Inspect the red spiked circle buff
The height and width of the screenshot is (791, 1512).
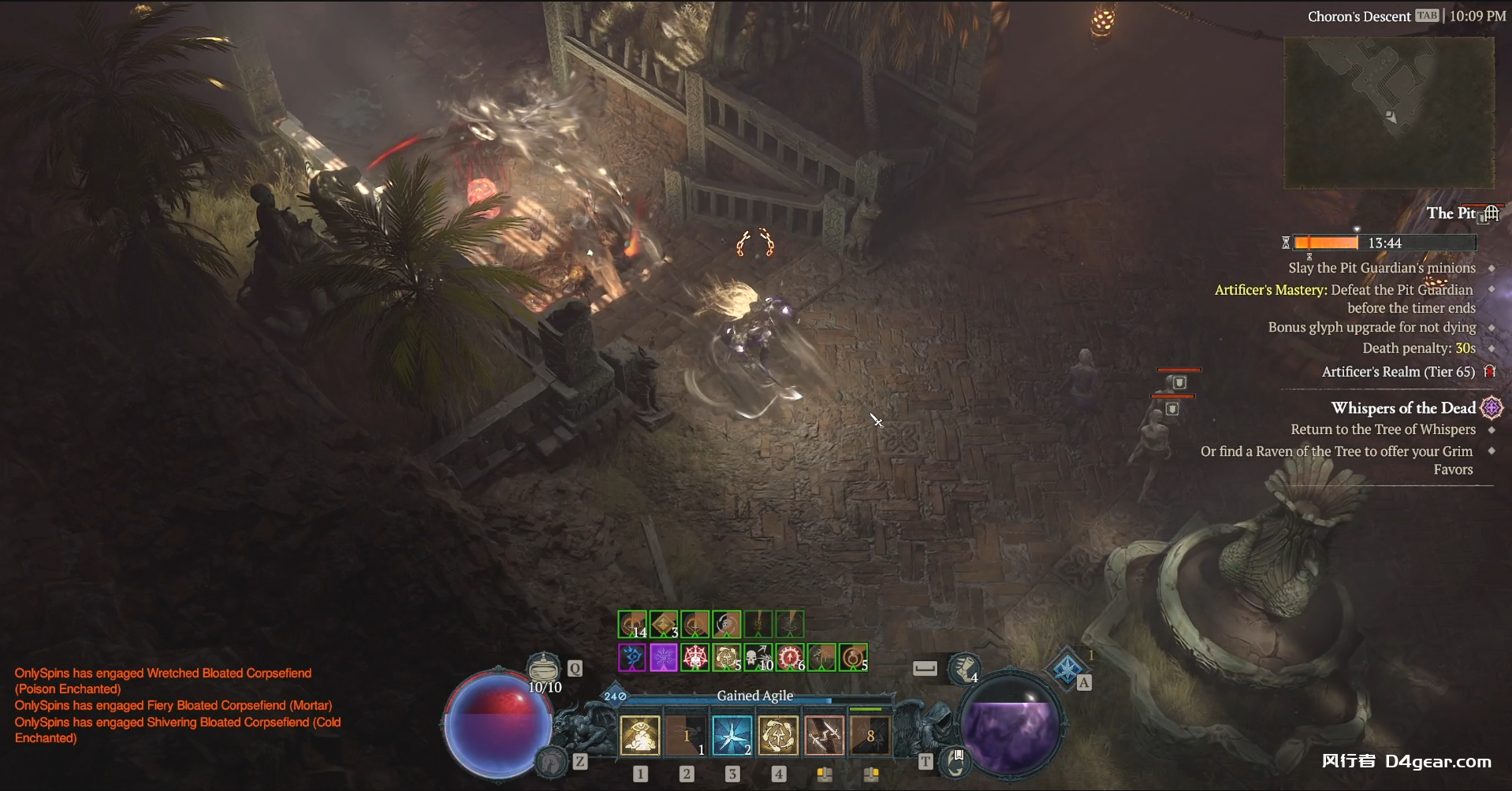(x=789, y=657)
